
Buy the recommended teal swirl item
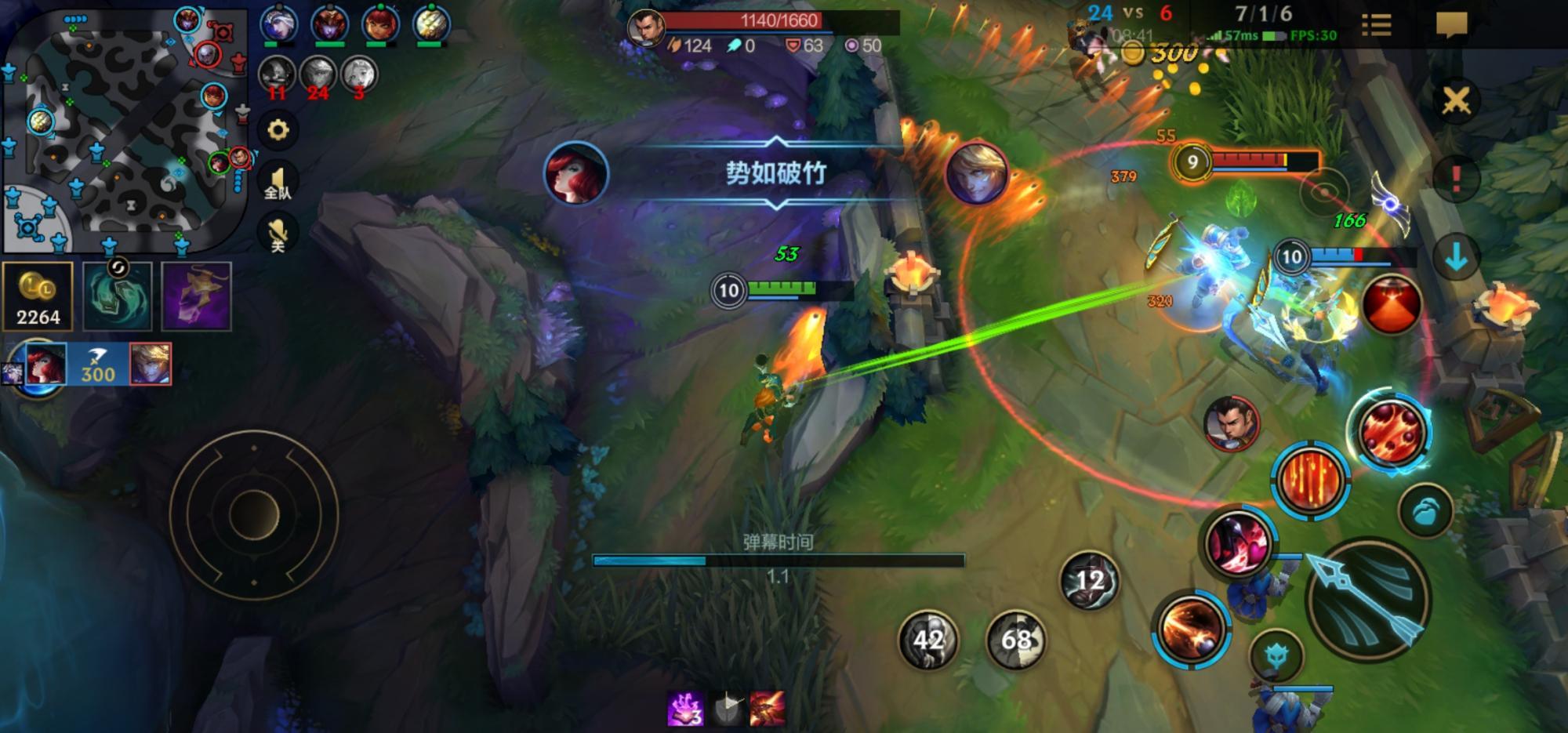click(118, 296)
